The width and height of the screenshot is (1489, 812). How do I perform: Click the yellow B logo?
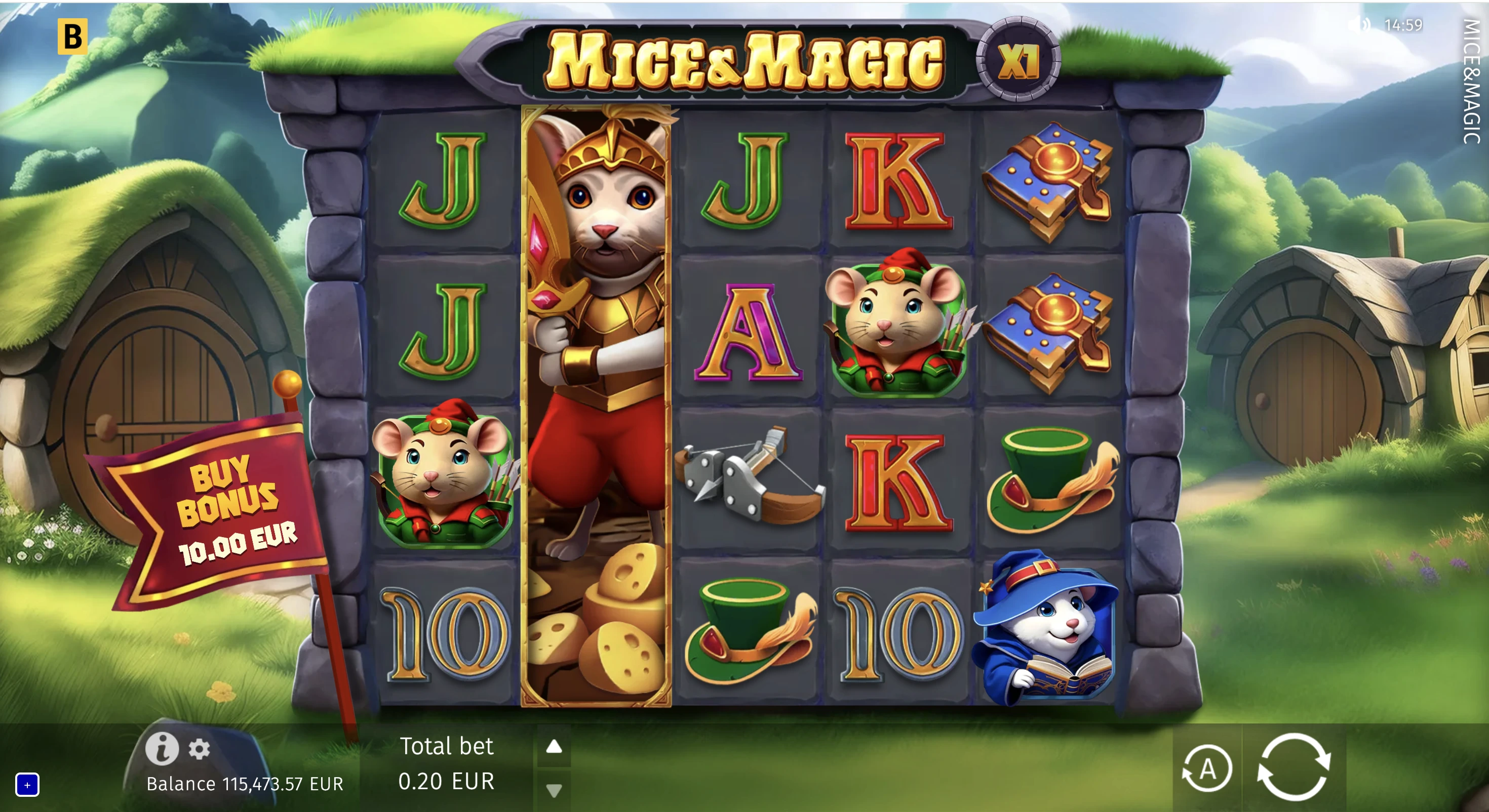(72, 36)
